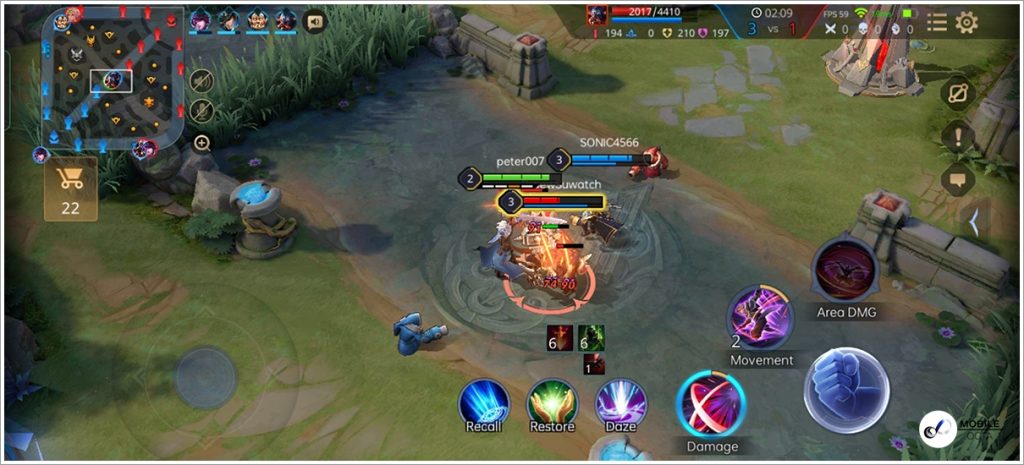Activate the Daze spell
1024x465 pixels.
tap(621, 403)
